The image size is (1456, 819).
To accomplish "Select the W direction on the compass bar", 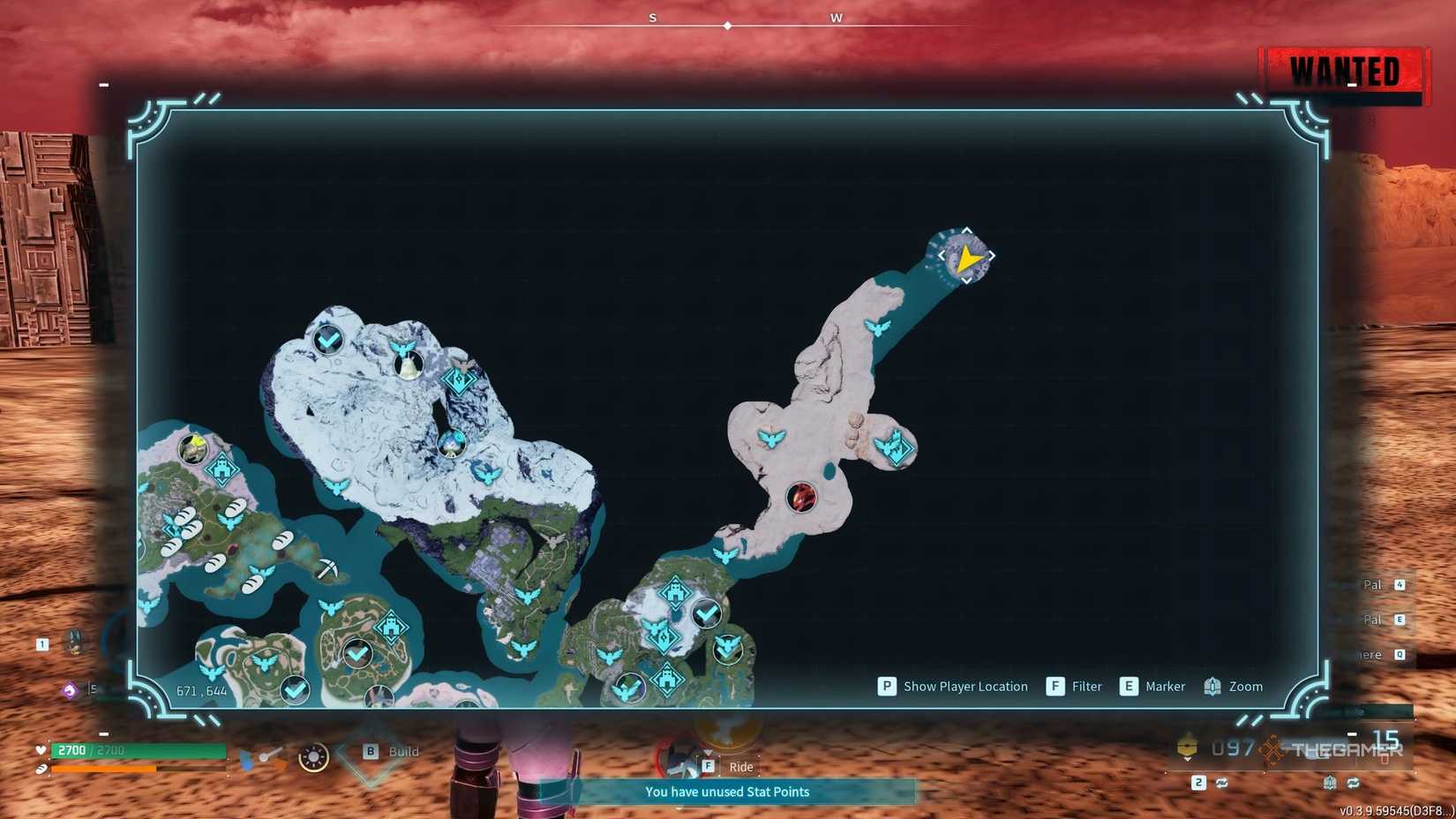I will coord(837,17).
